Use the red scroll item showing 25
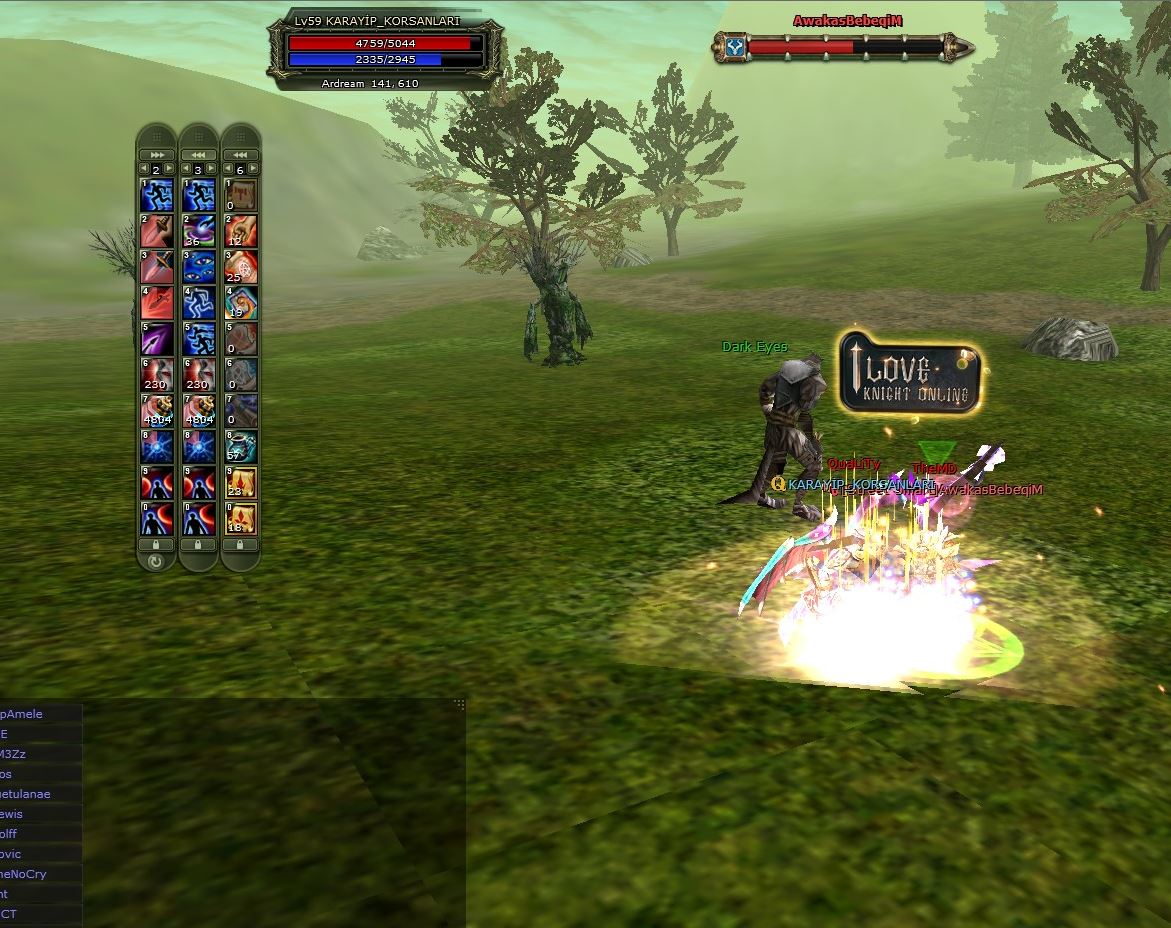1171x928 pixels. 240,266
